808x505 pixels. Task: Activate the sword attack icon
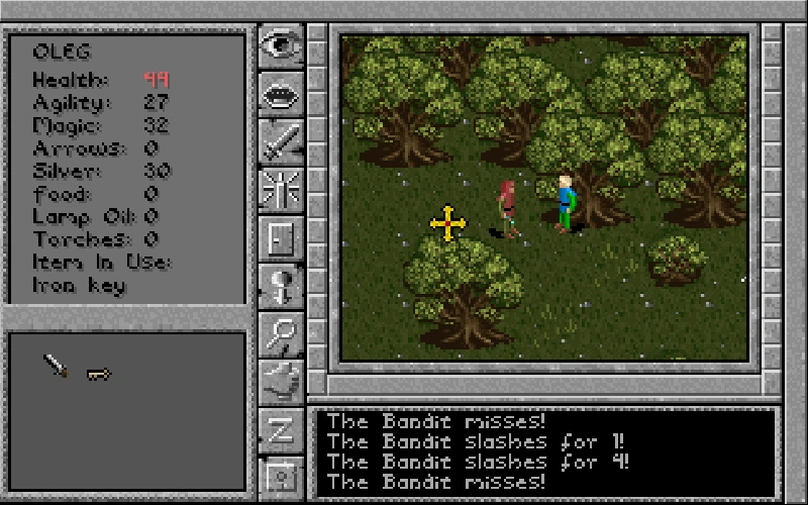coord(281,142)
